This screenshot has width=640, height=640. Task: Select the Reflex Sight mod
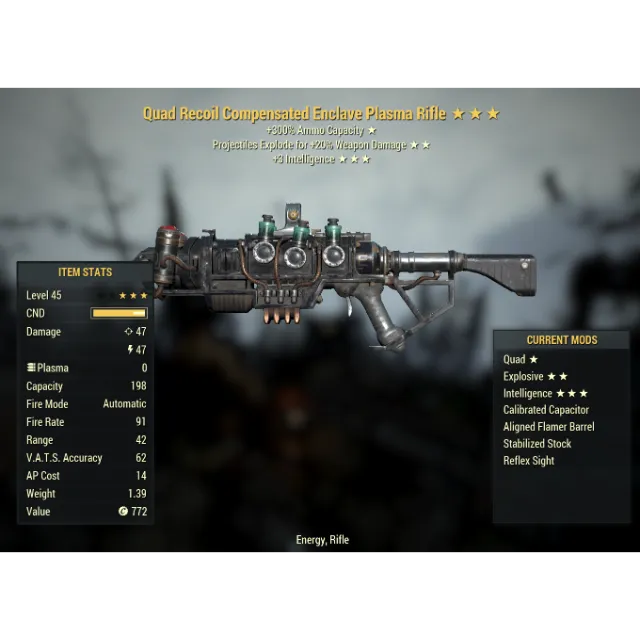[x=528, y=461]
